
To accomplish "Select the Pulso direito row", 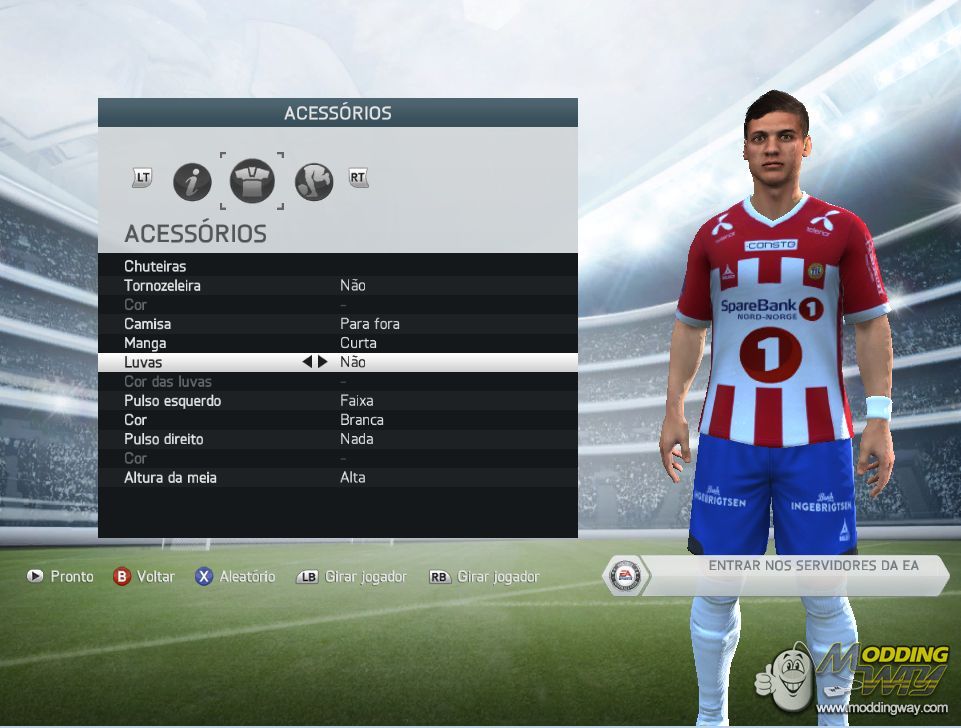I will (337, 439).
